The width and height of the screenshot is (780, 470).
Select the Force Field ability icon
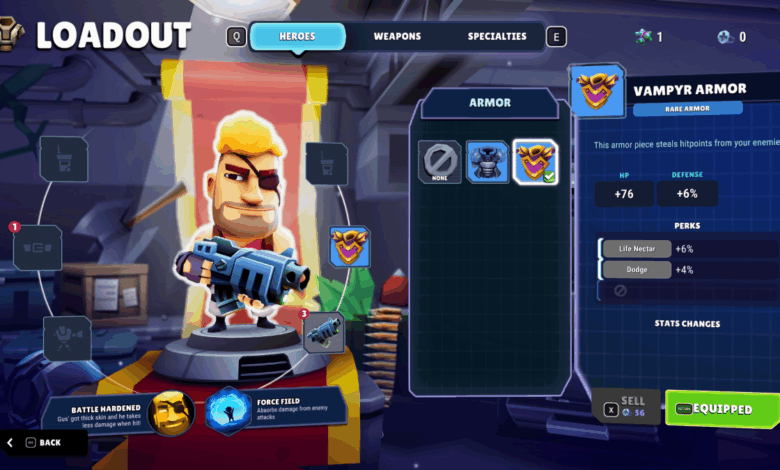click(227, 411)
